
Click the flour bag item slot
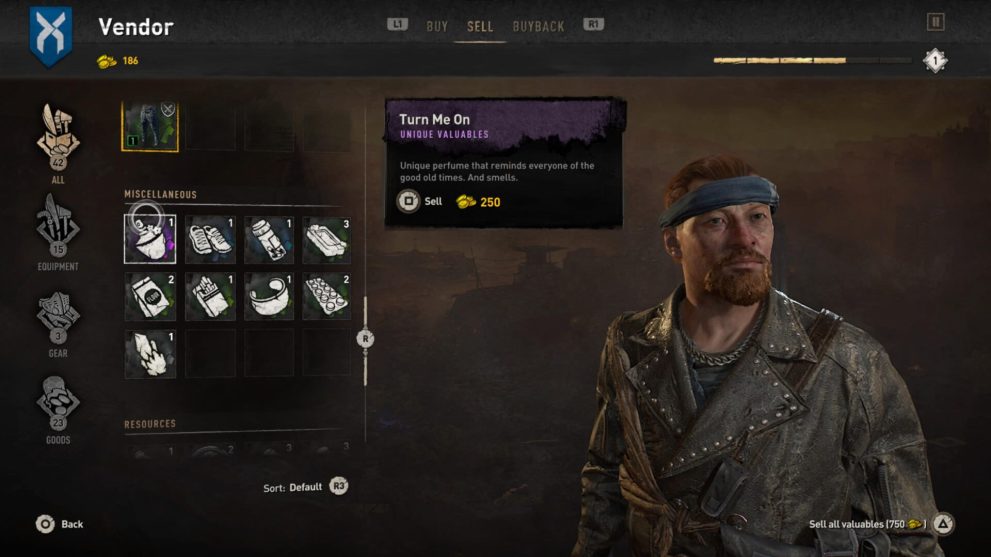(x=150, y=296)
